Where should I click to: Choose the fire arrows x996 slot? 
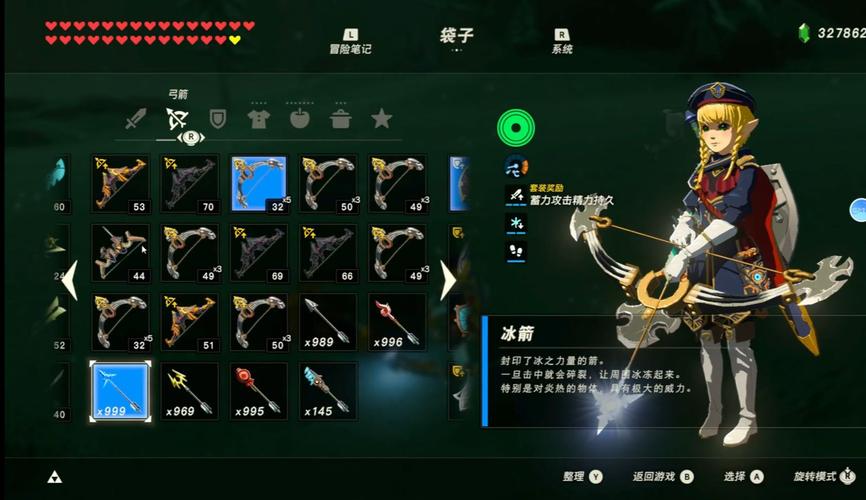tap(397, 322)
